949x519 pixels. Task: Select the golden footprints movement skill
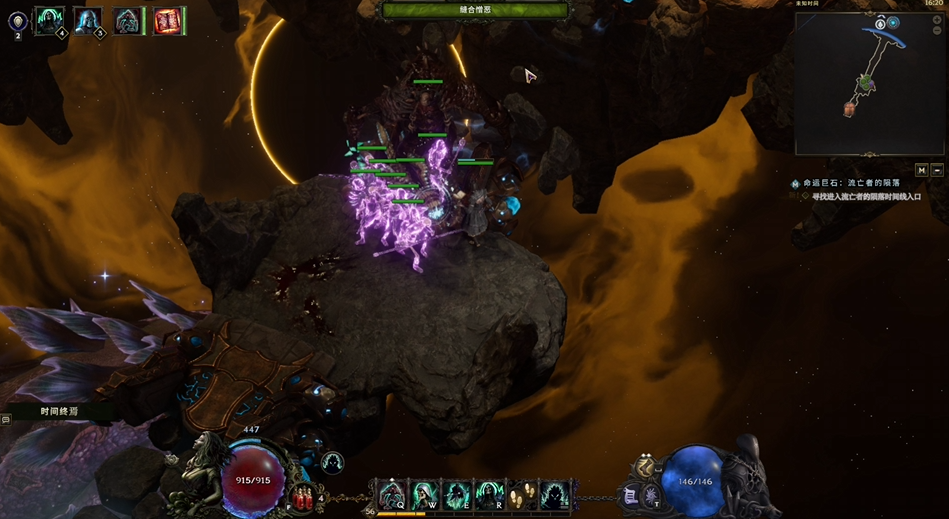point(521,495)
